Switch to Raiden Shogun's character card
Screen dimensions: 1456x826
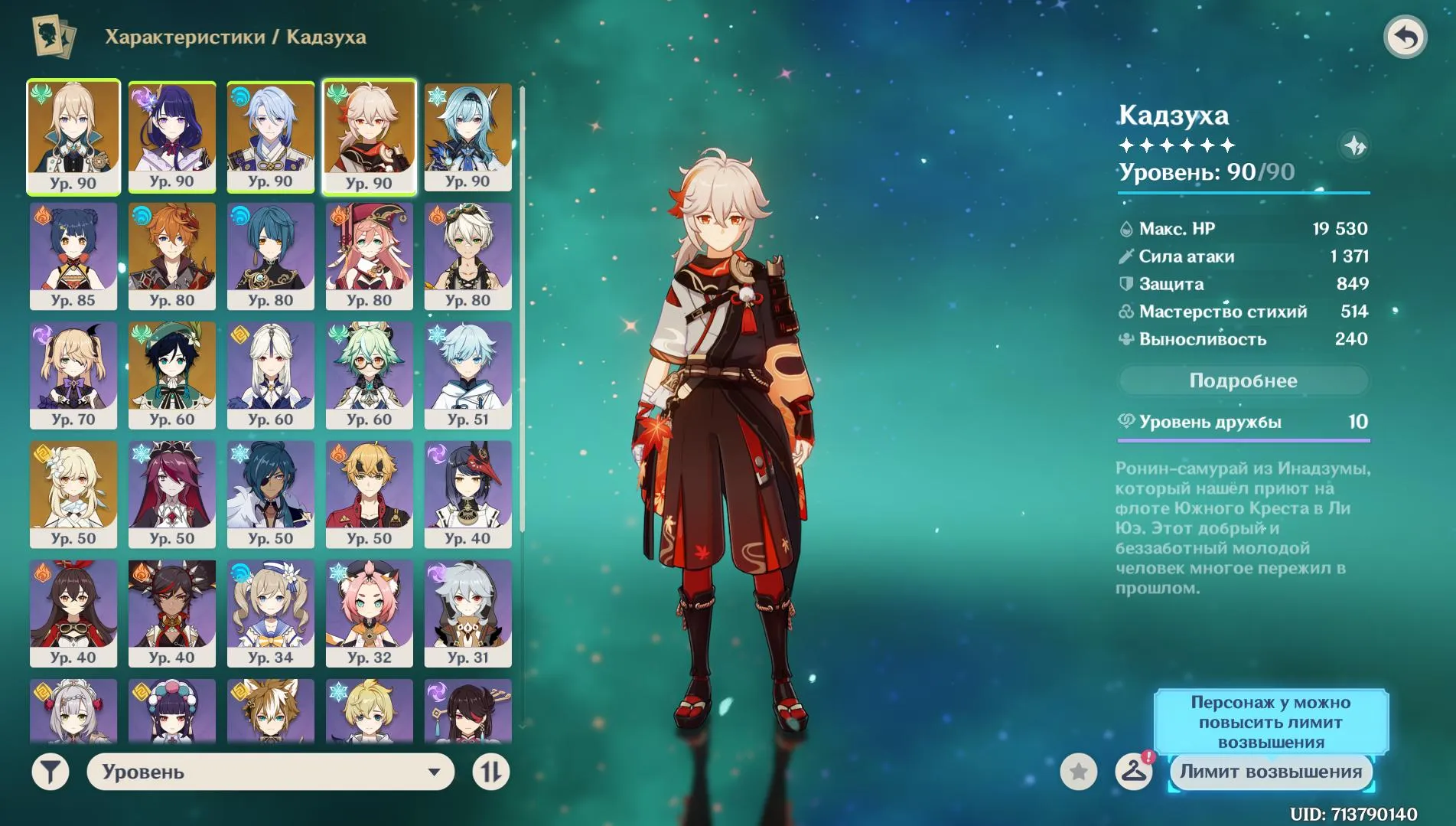[x=172, y=136]
